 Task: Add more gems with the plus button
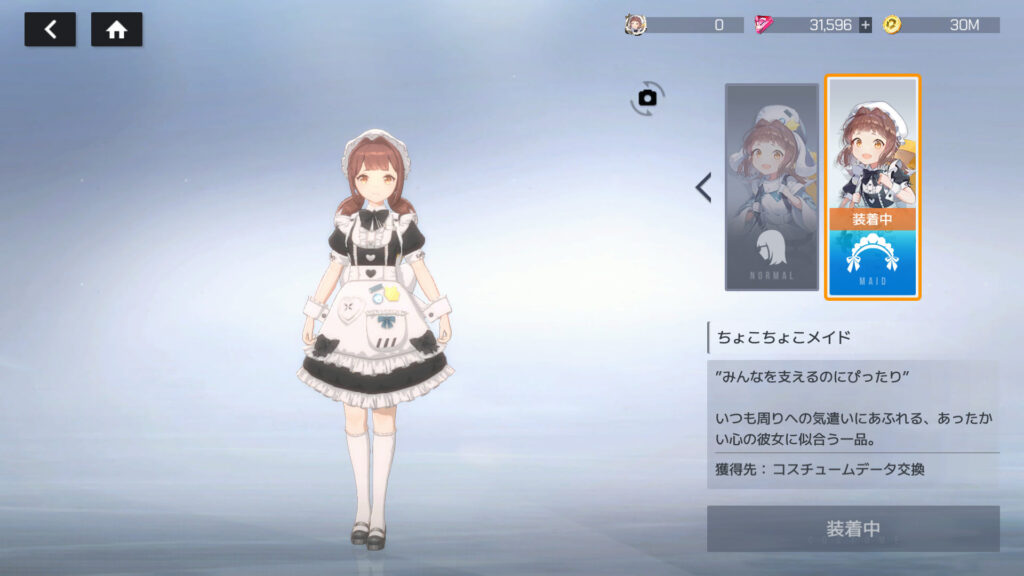(865, 25)
